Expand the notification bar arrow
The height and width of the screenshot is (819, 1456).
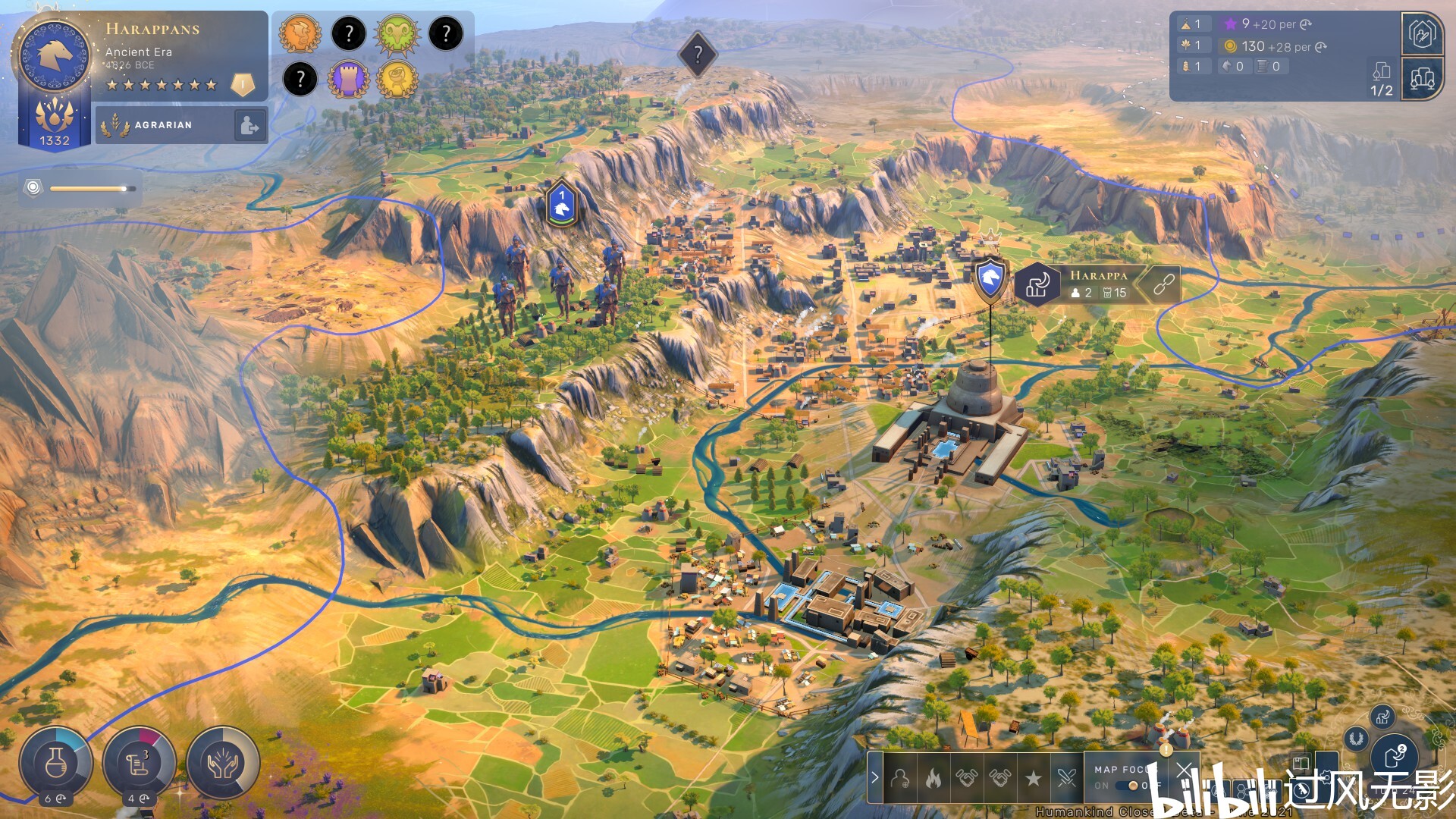point(875,777)
